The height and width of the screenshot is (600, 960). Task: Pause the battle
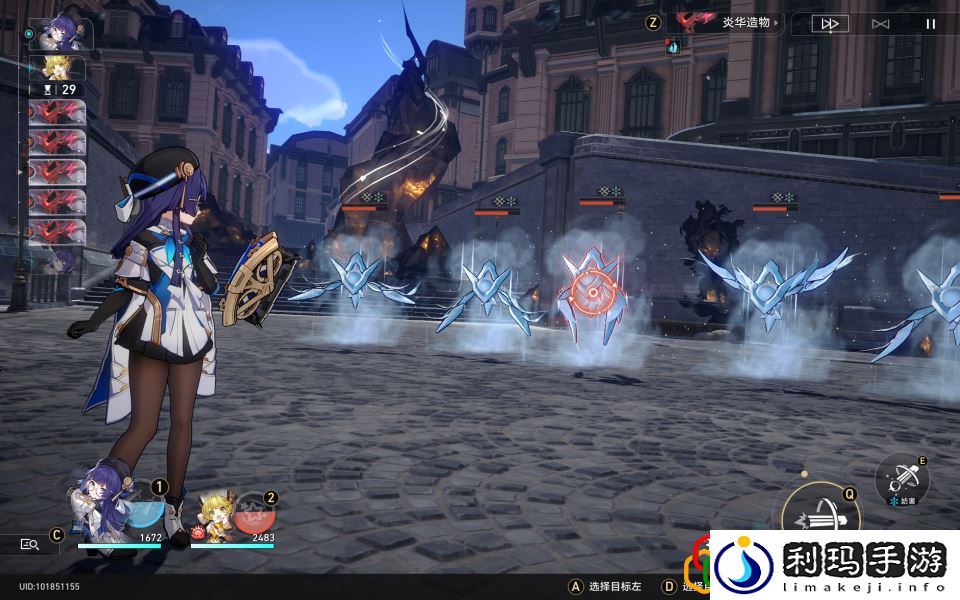point(931,24)
